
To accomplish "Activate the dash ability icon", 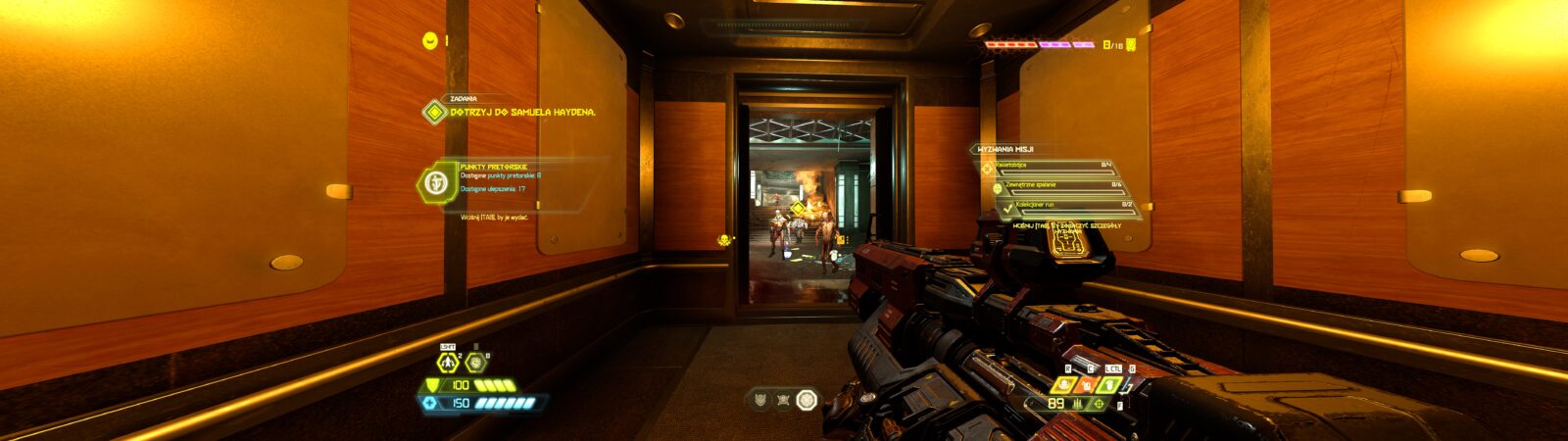I will [448, 363].
